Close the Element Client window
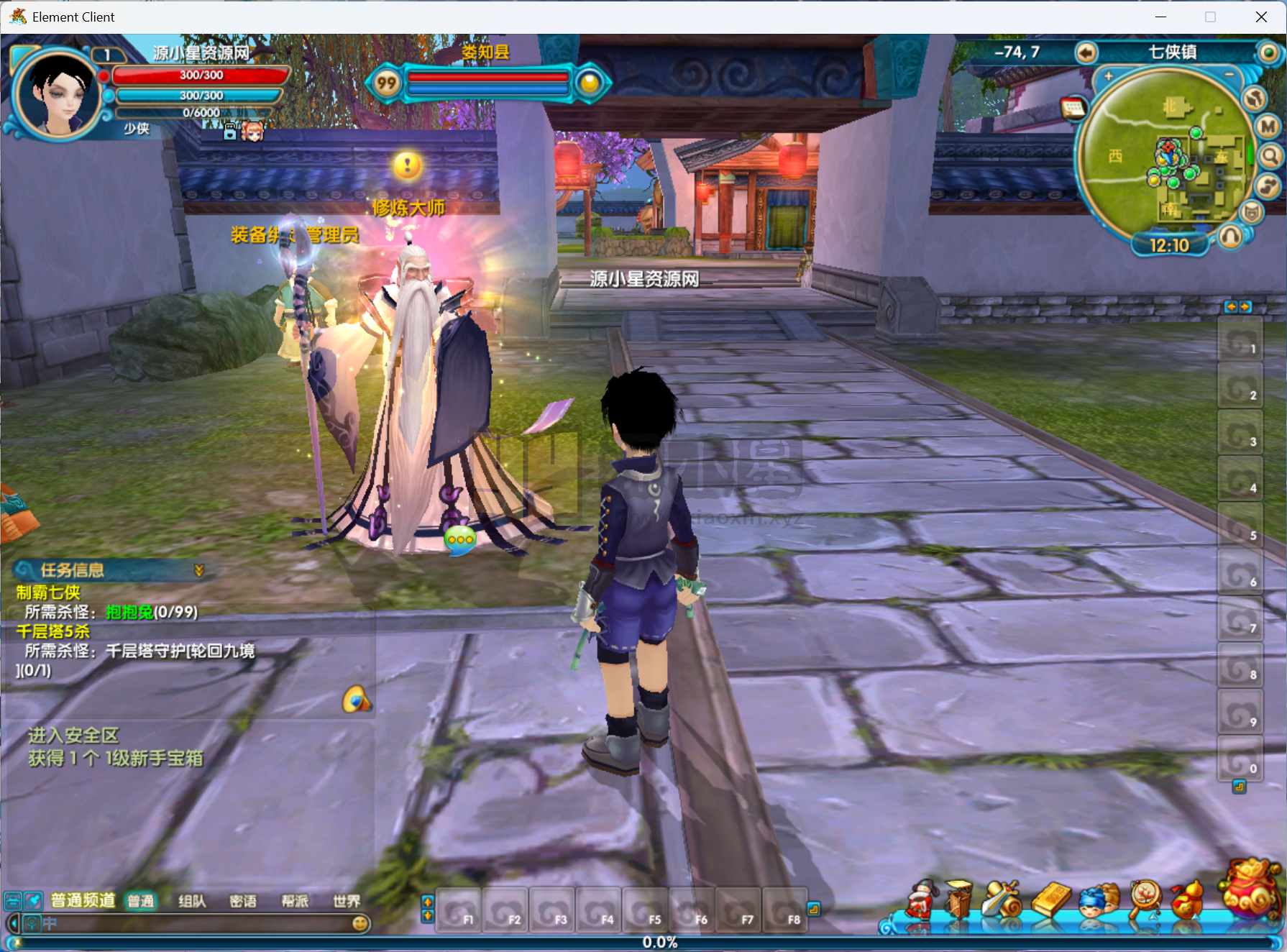 (1261, 17)
